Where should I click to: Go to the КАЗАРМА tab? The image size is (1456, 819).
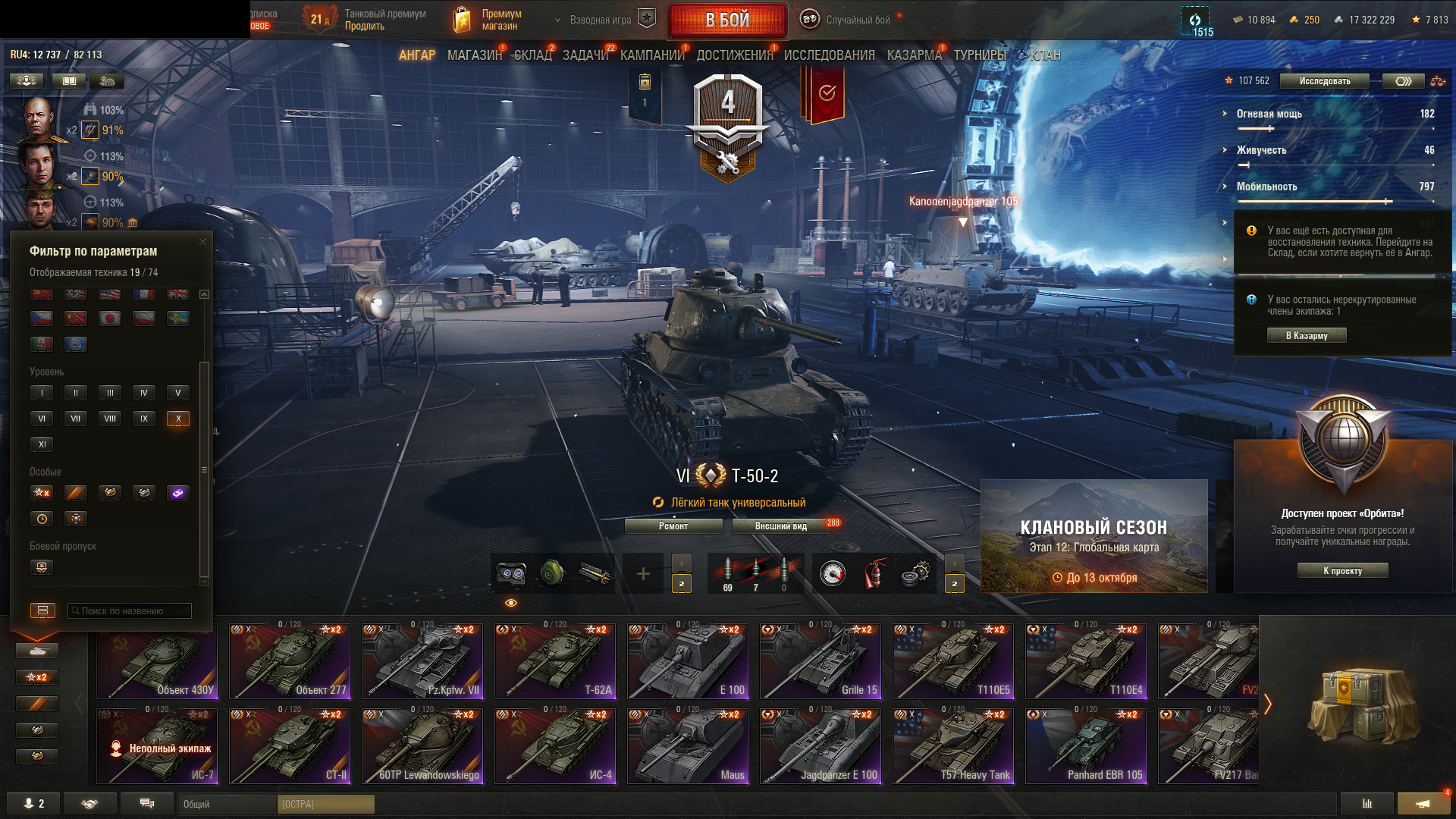coord(914,55)
